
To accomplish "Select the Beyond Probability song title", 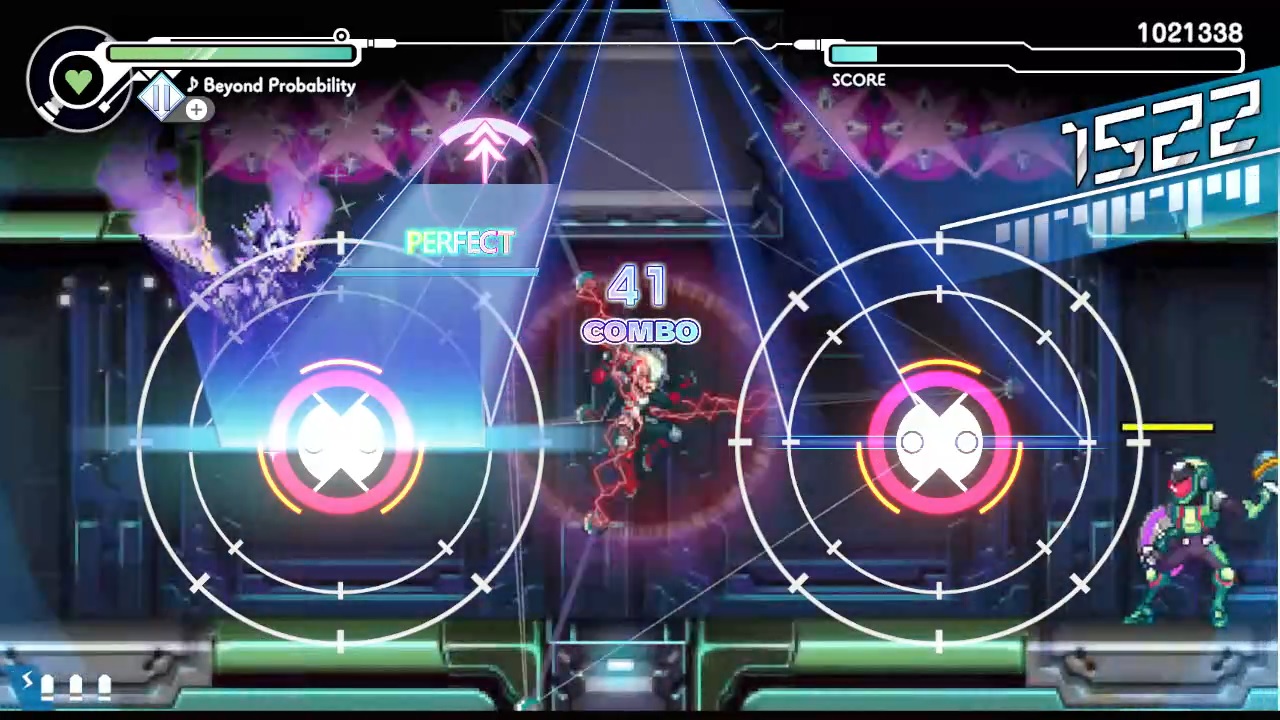I will click(x=280, y=85).
